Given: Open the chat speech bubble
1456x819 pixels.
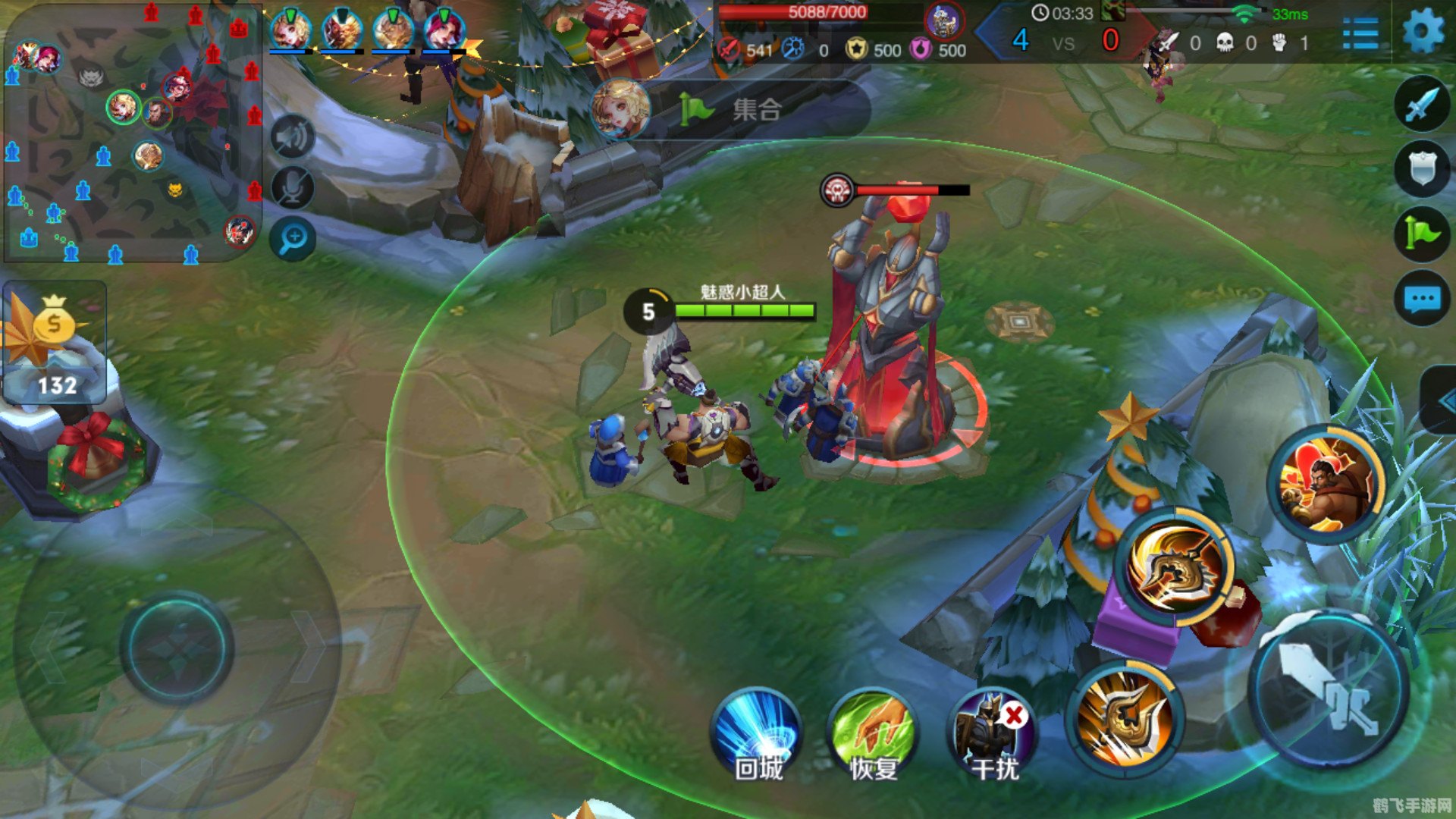Looking at the screenshot, I should [x=1421, y=298].
